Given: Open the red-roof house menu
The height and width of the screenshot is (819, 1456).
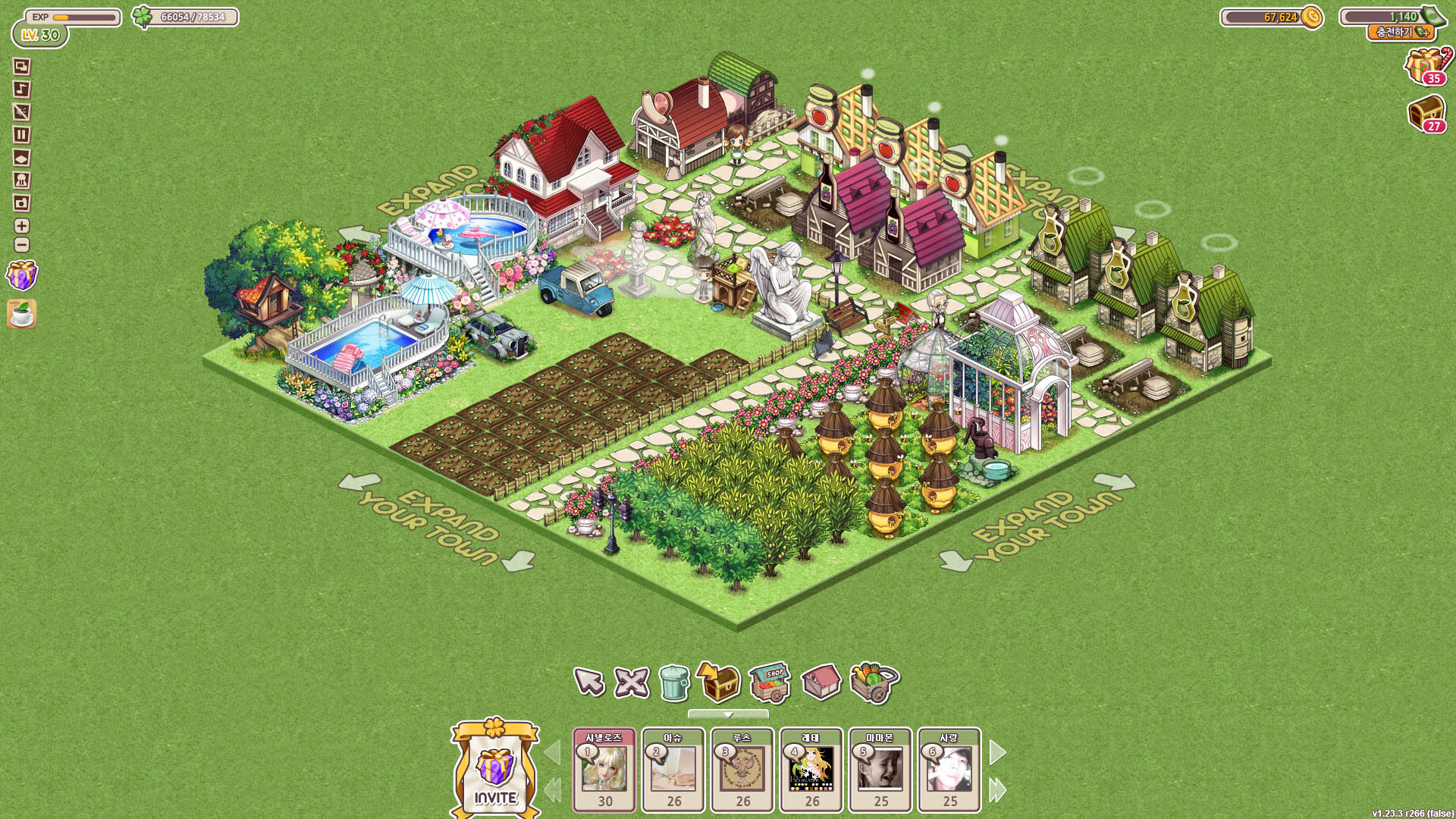Looking at the screenshot, I should [x=821, y=682].
